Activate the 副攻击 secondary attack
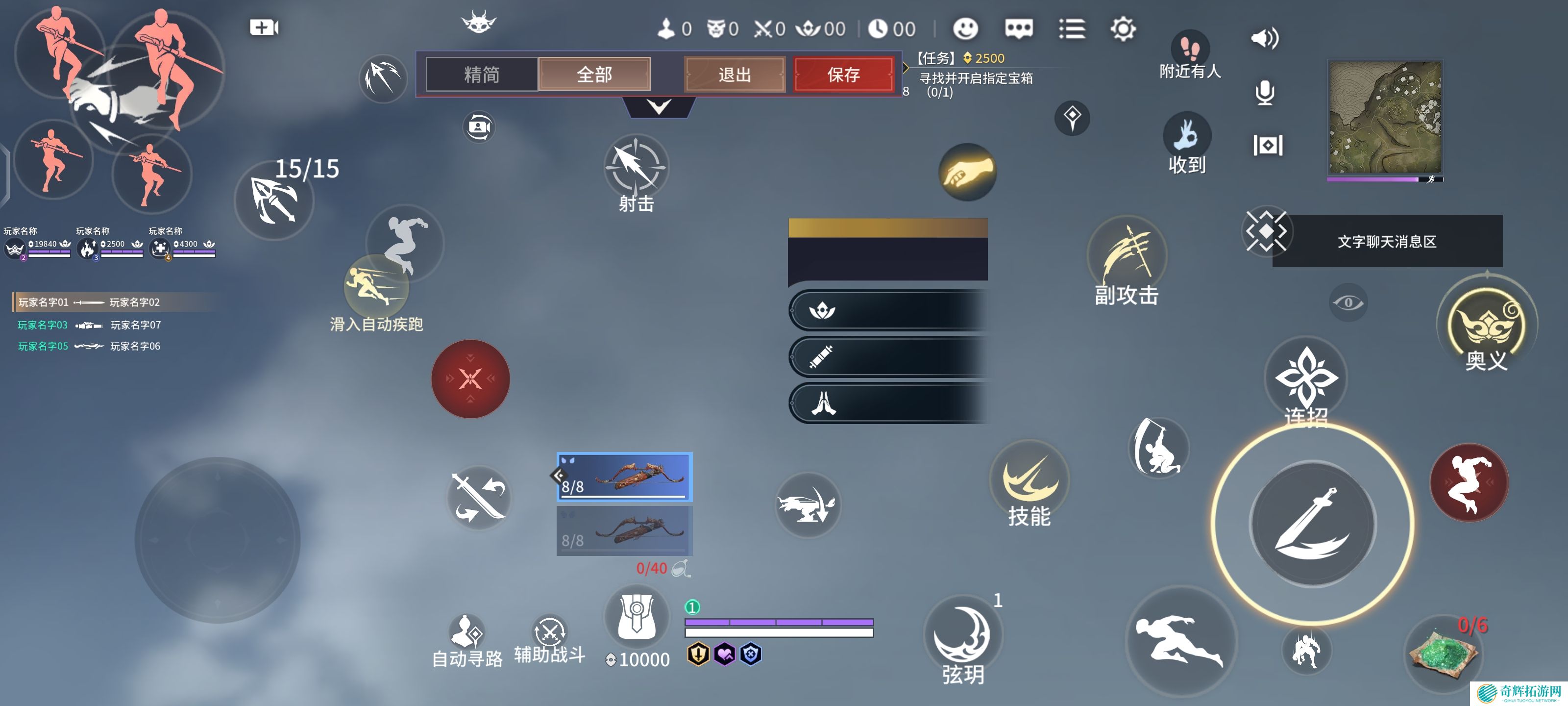The height and width of the screenshot is (706, 1568). click(1127, 258)
